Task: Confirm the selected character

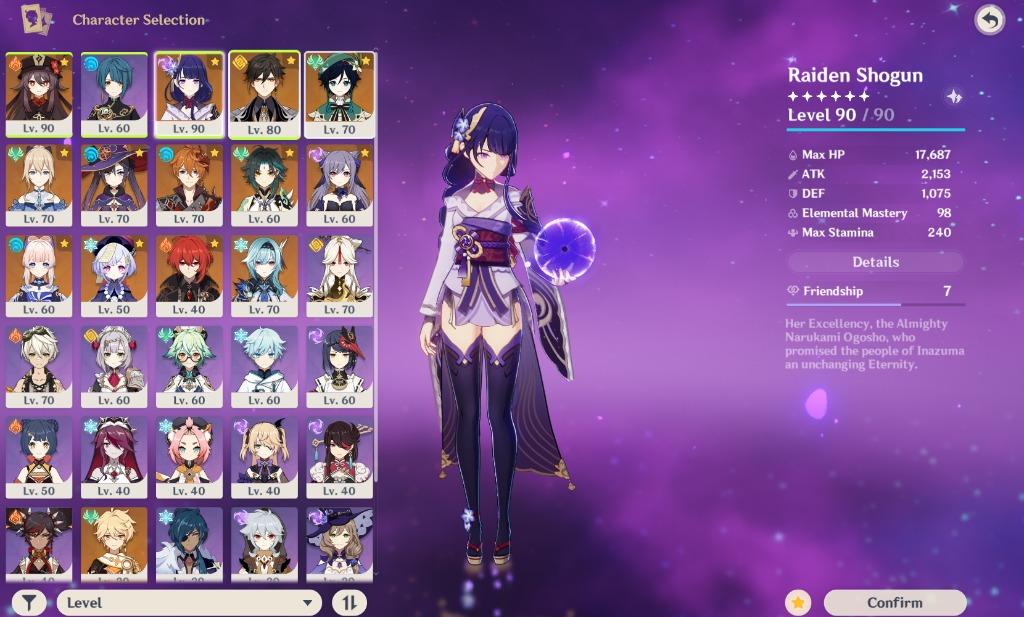Action: (895, 602)
